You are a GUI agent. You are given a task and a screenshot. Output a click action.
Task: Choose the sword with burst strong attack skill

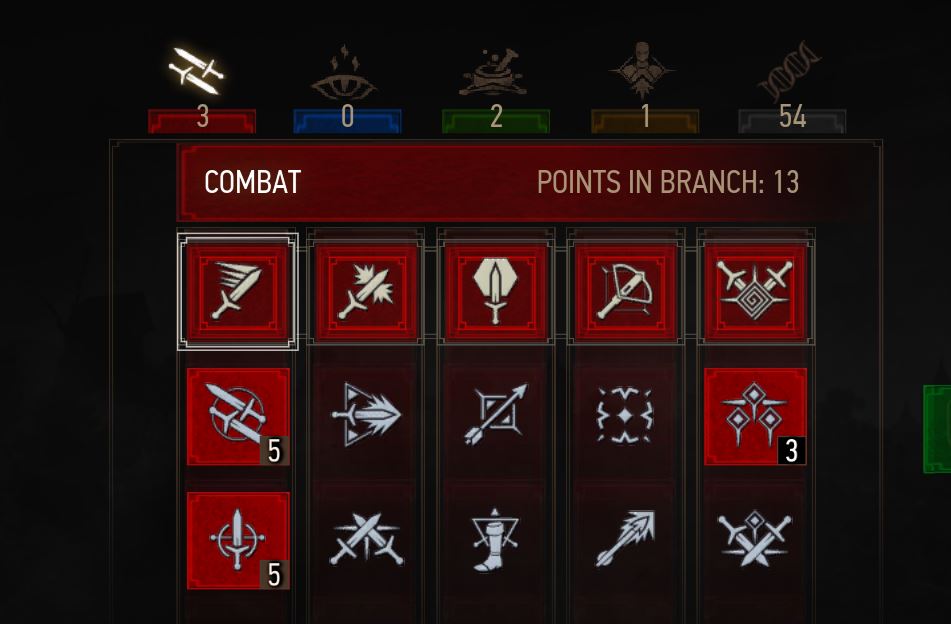(x=367, y=291)
